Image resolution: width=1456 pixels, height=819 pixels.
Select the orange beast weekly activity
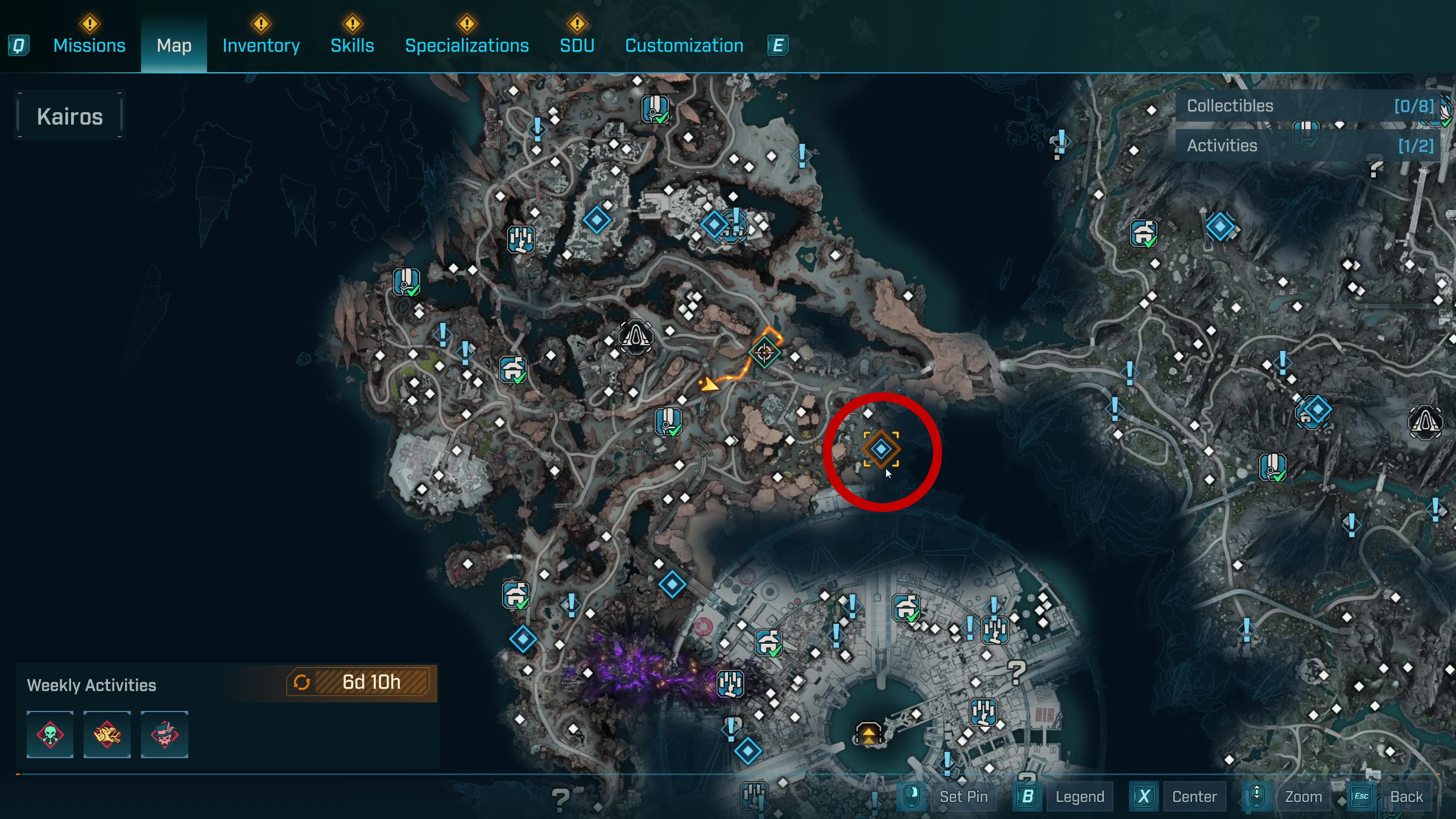tap(107, 734)
